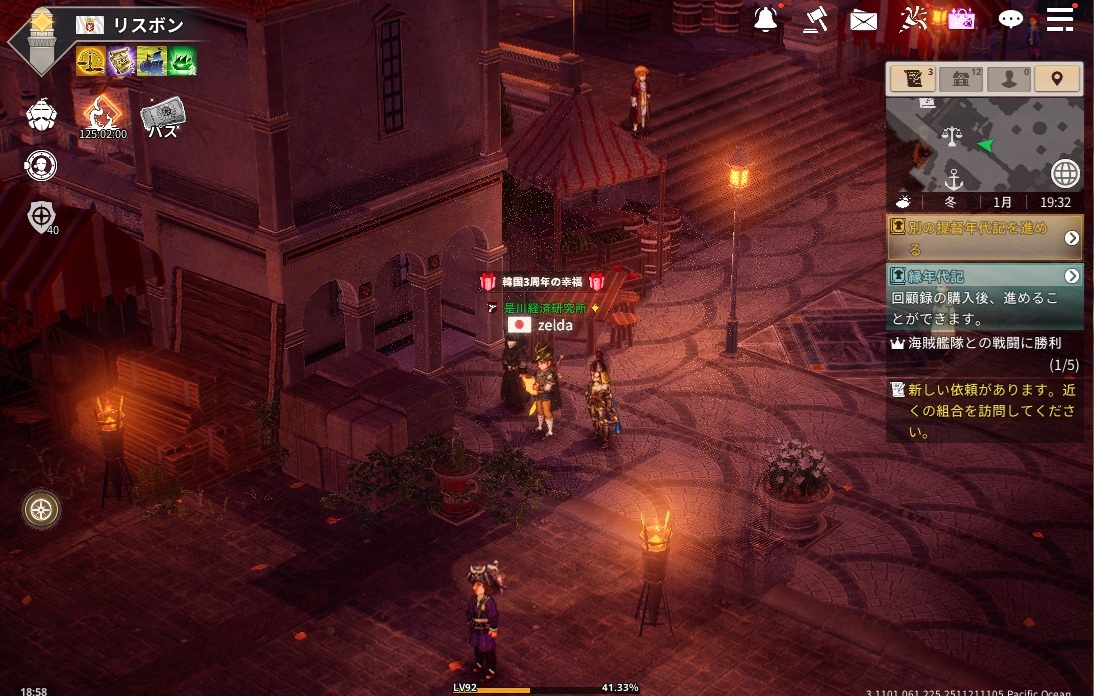Select the pirate fleet battle objective
The height and width of the screenshot is (696, 1094).
coord(984,353)
